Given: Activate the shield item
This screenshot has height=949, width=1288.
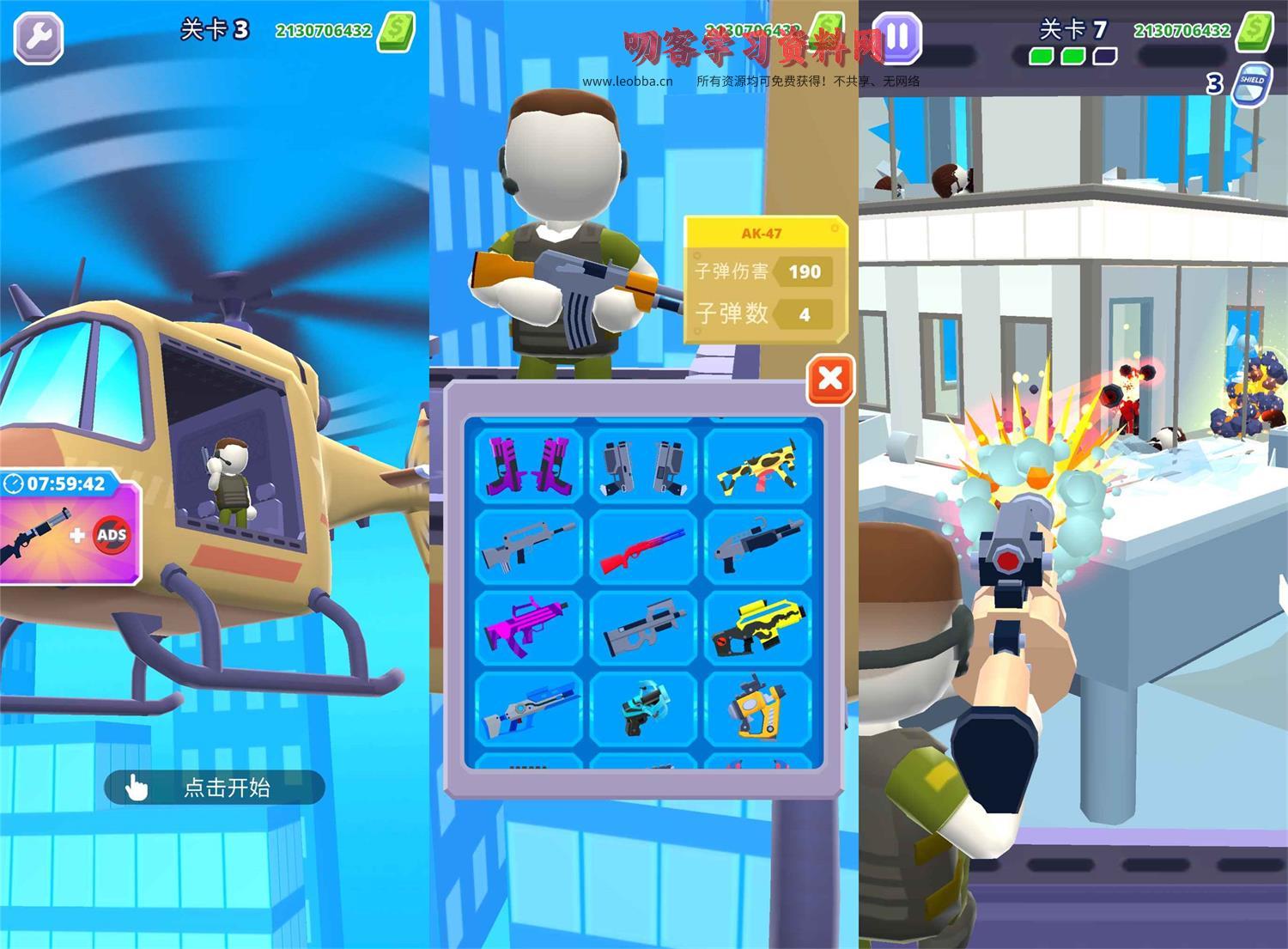Looking at the screenshot, I should 1251,83.
